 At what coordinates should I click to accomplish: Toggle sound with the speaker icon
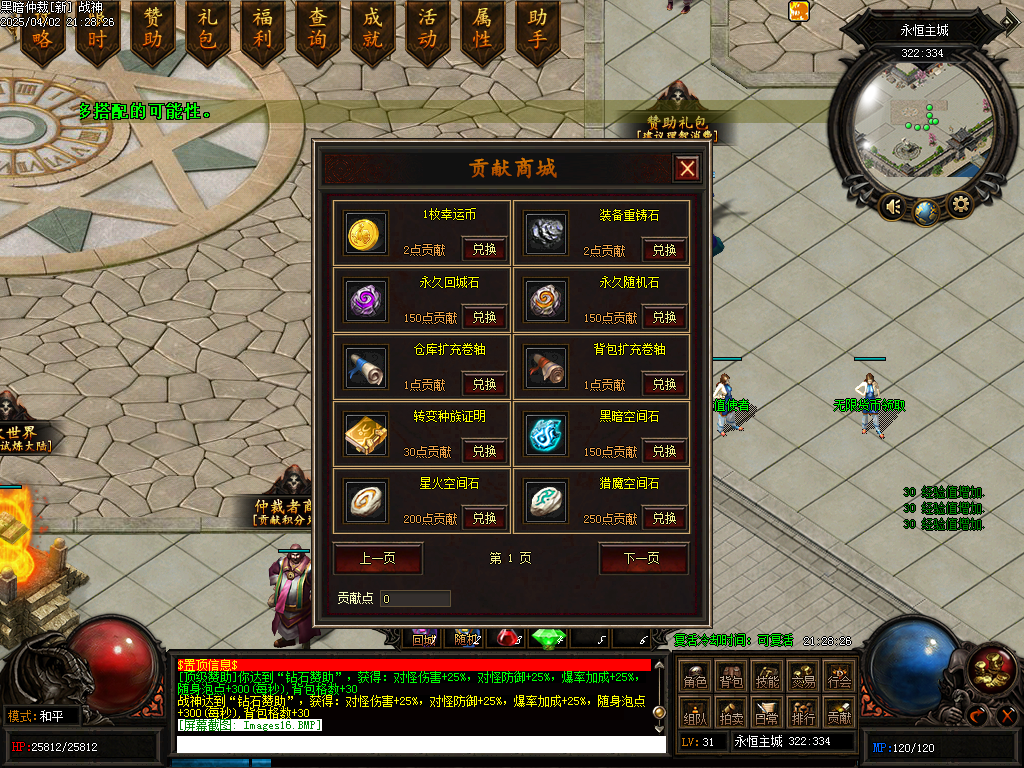point(891,208)
